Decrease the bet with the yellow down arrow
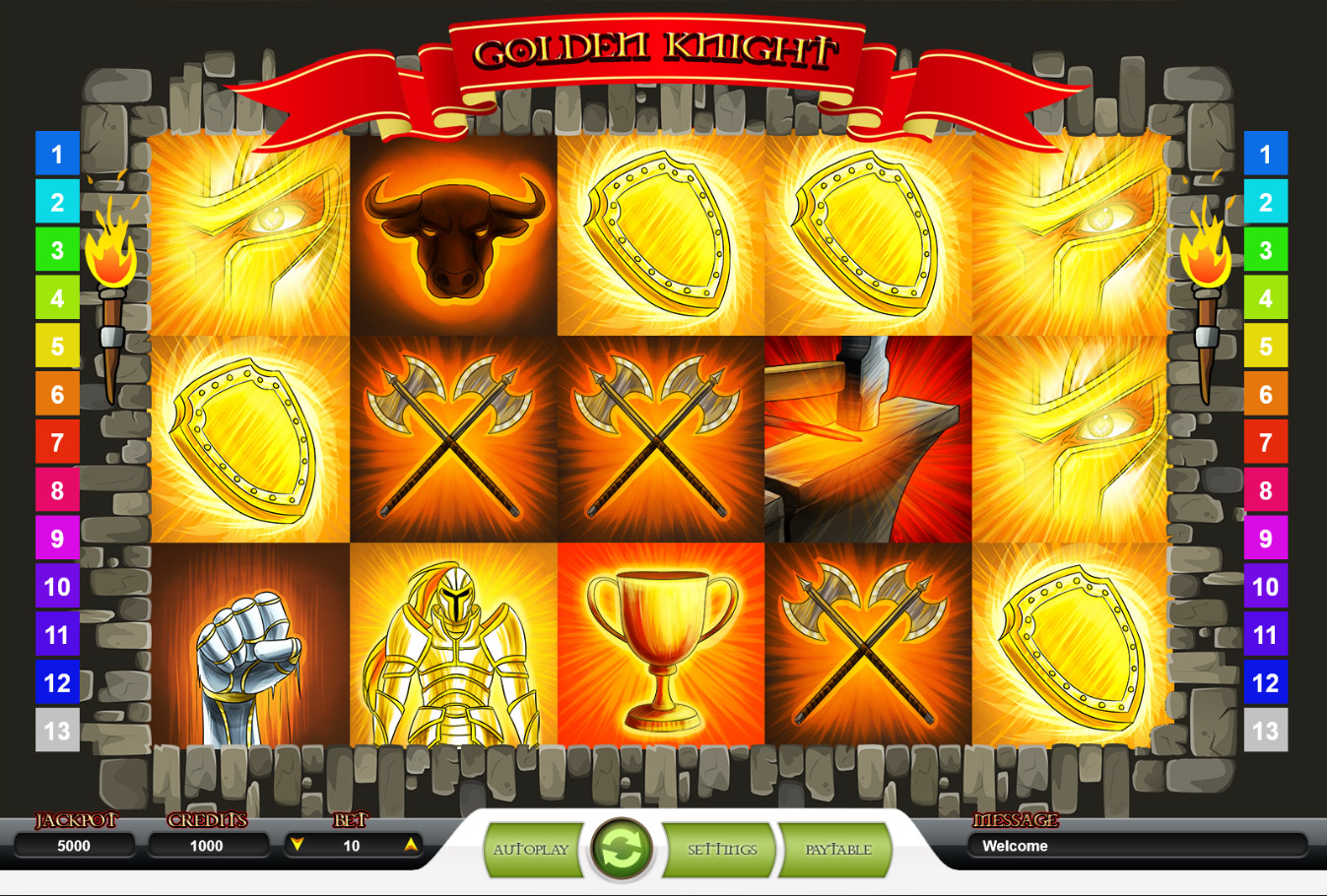Screen dimensions: 1327x896 (296, 844)
